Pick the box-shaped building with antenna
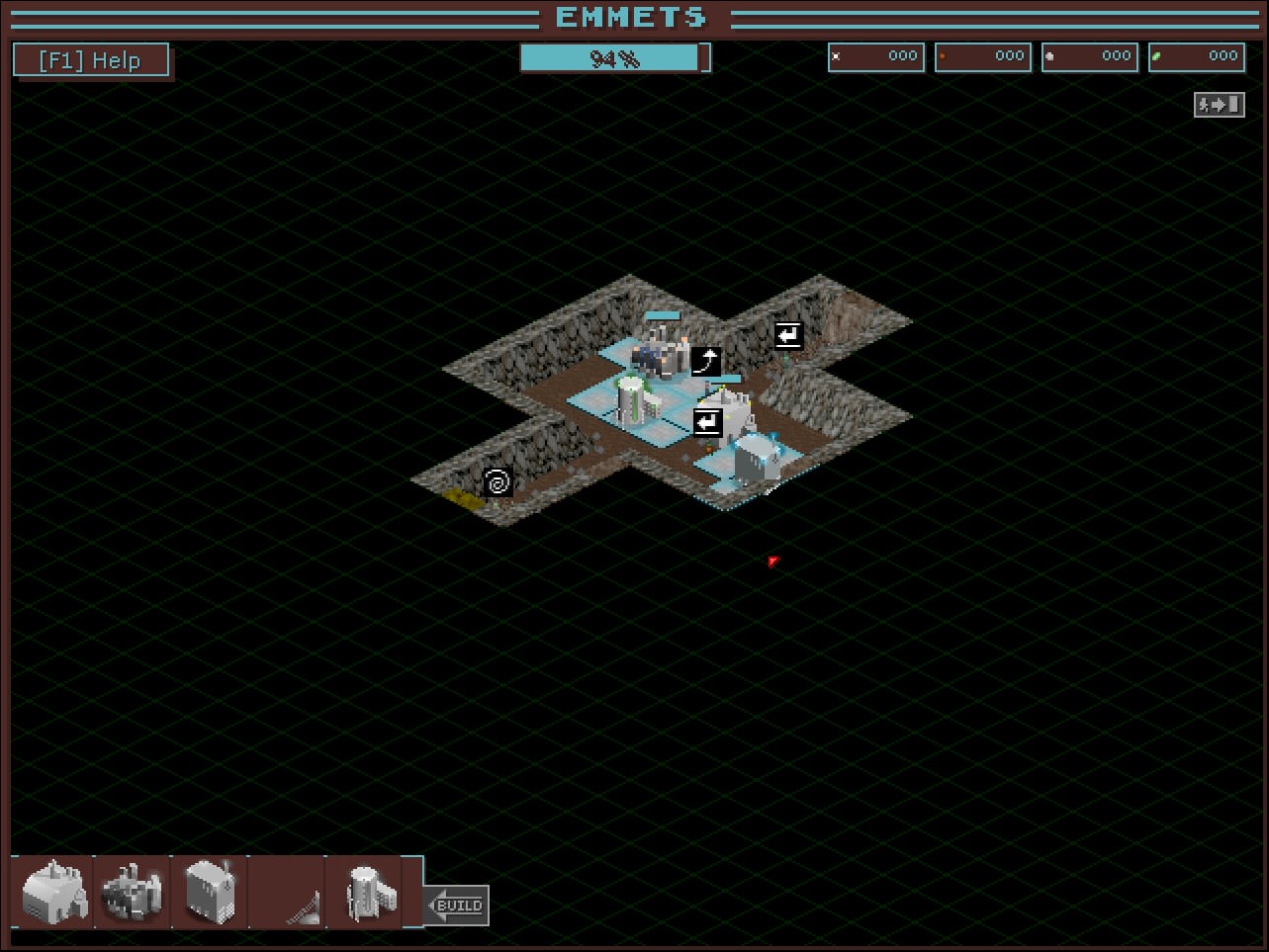 (x=210, y=892)
